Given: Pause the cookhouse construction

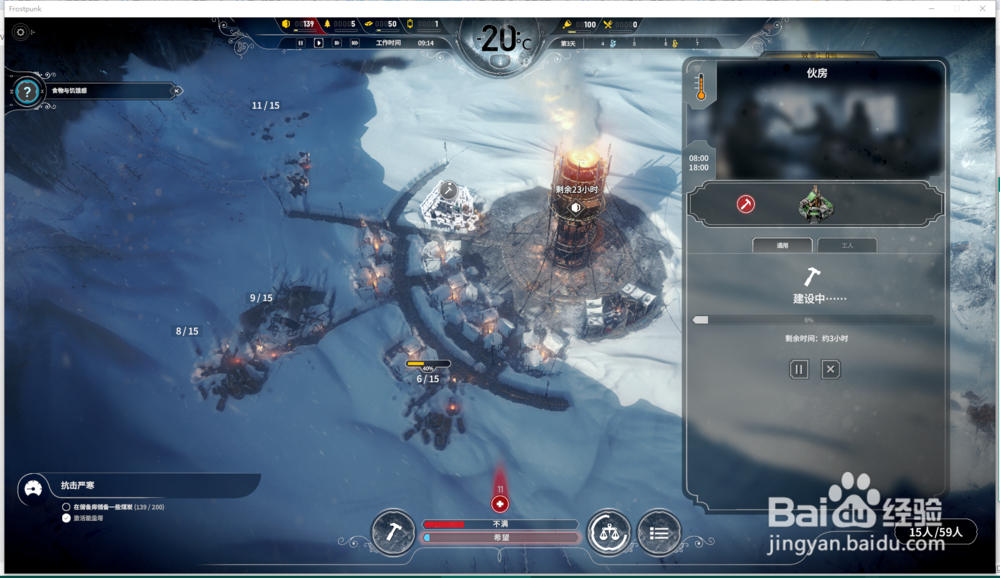Looking at the screenshot, I should click(x=799, y=369).
